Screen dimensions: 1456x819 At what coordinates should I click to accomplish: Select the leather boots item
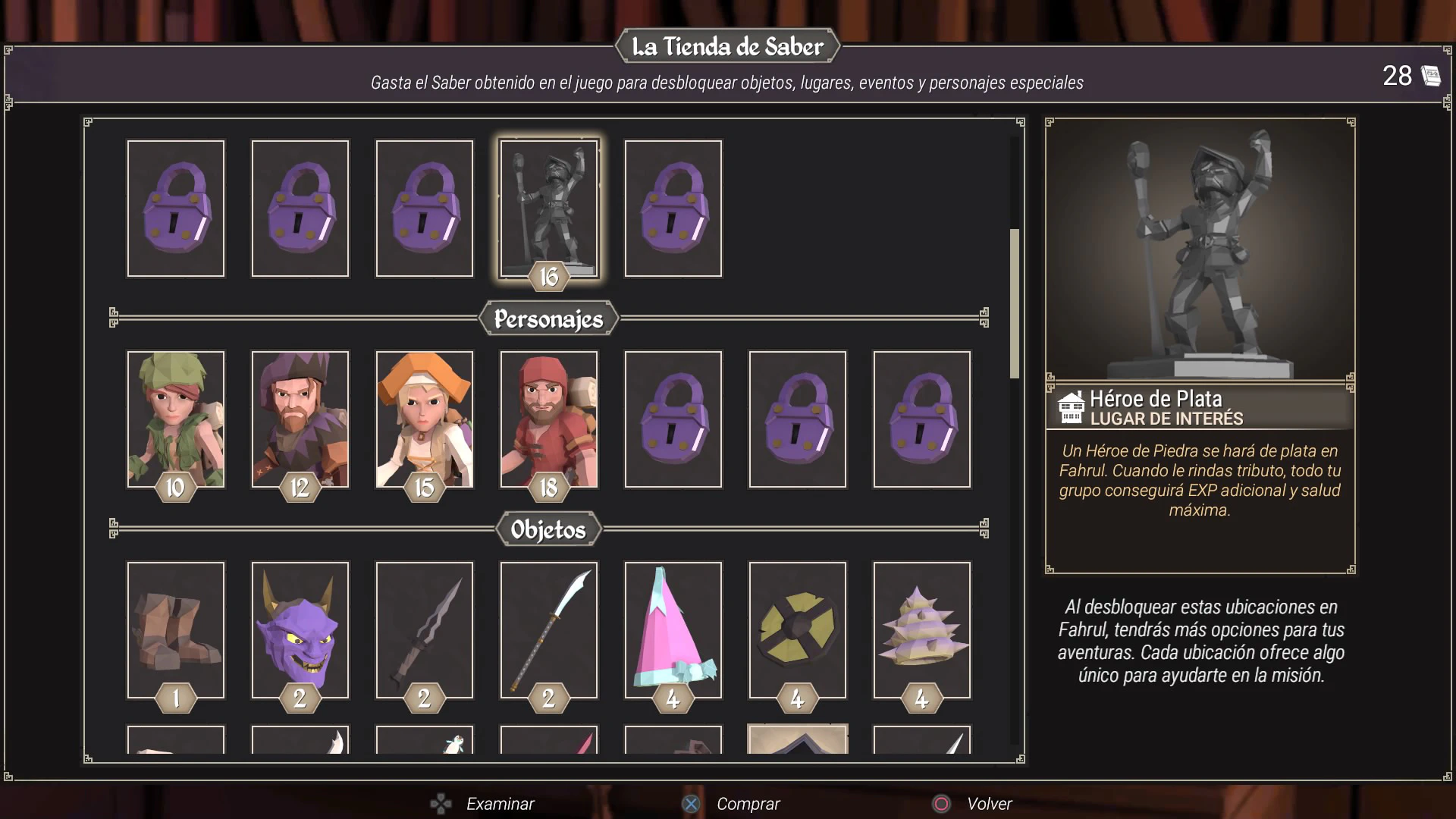click(176, 629)
